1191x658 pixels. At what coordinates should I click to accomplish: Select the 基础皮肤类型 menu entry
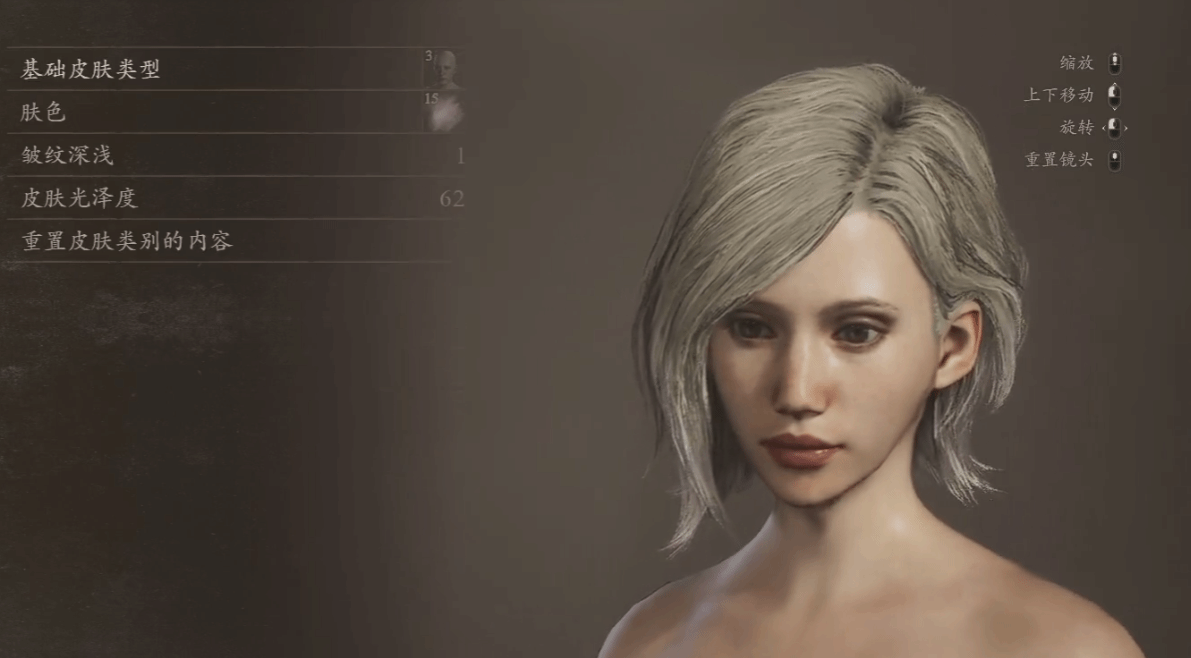pyautogui.click(x=91, y=70)
